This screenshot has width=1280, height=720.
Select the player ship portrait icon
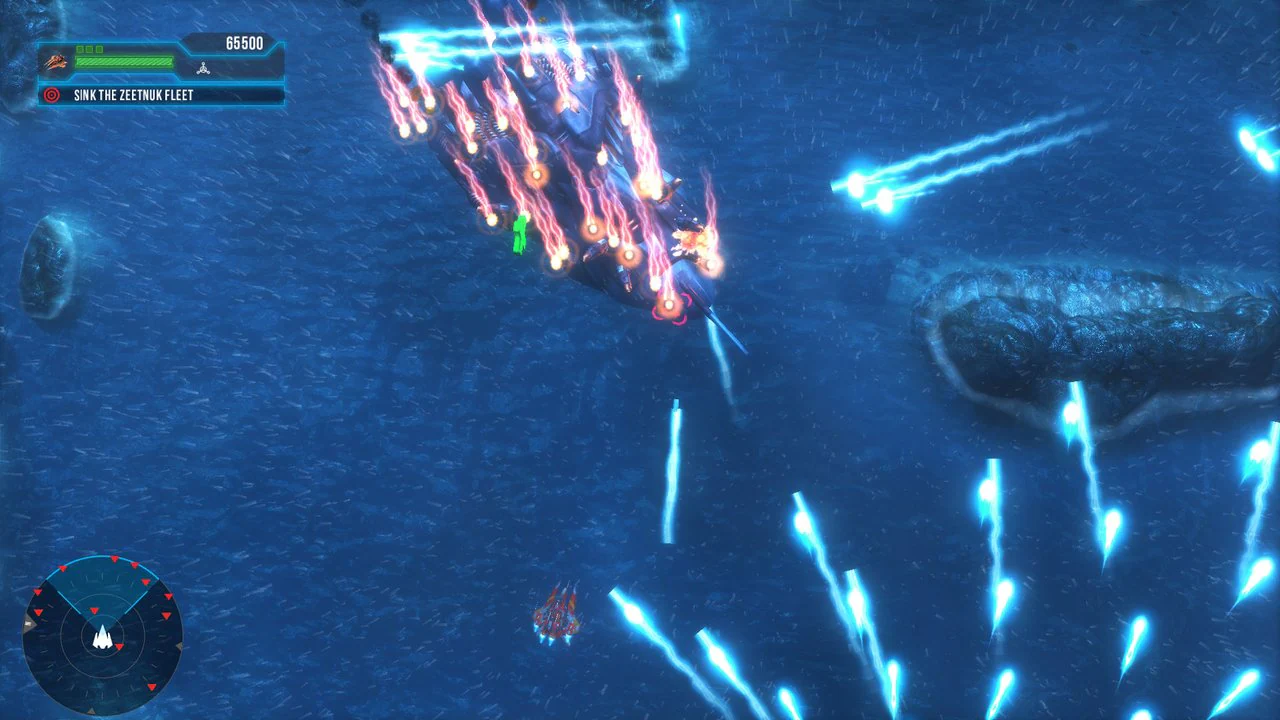(54, 62)
